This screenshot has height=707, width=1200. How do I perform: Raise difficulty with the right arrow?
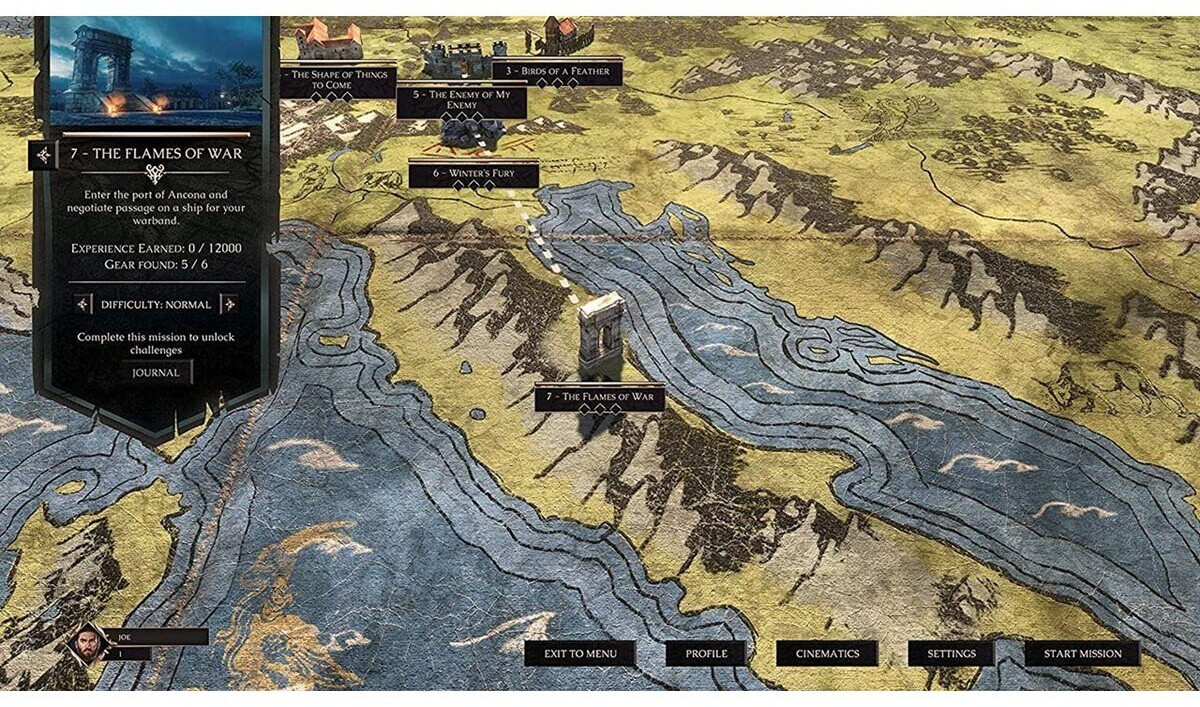[x=229, y=304]
